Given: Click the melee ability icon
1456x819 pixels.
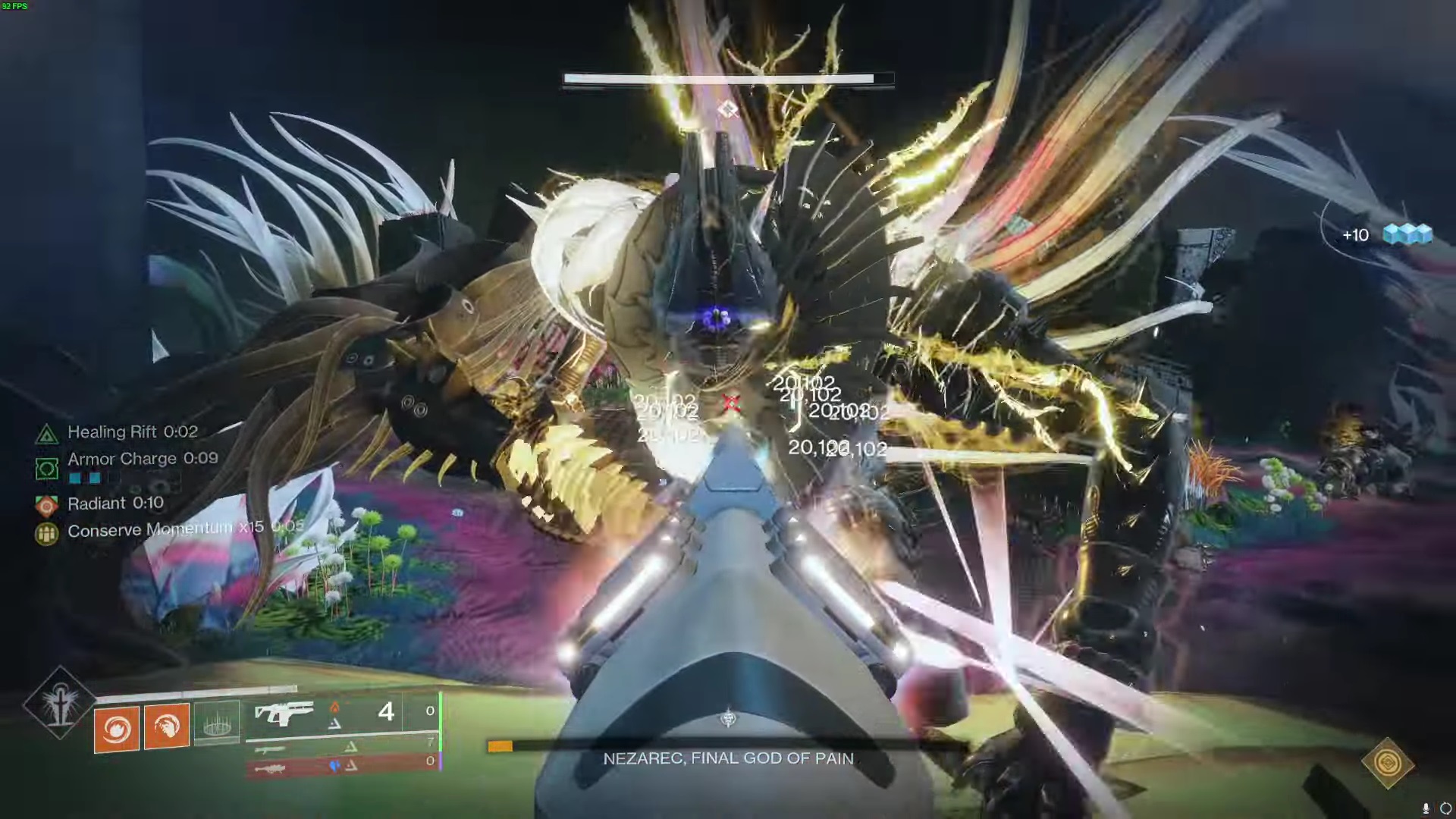Looking at the screenshot, I should coord(166,726).
